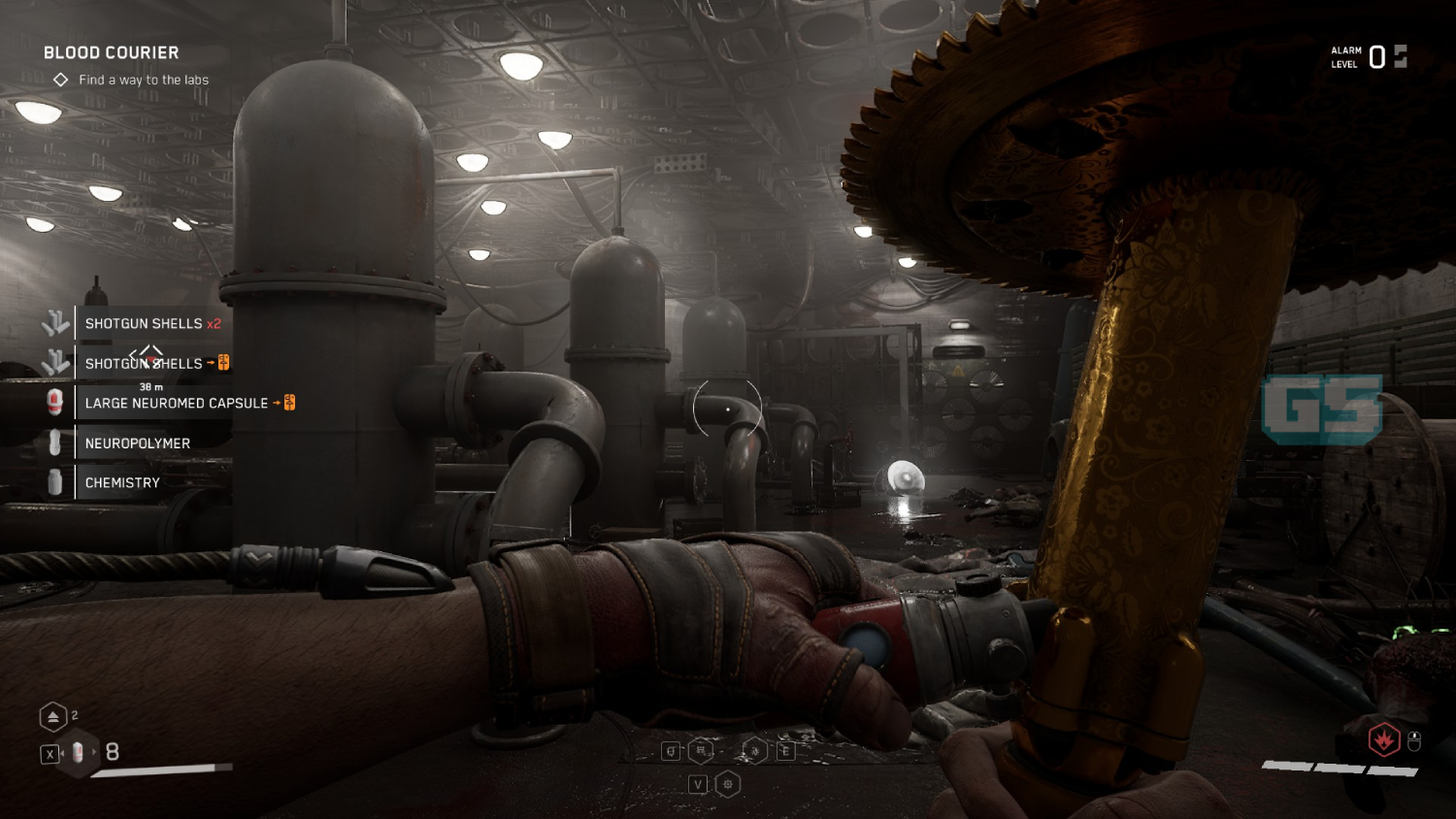This screenshot has height=819, width=1456.
Task: Click the Large Neuromed Capsule pickup entry
Action: [177, 403]
